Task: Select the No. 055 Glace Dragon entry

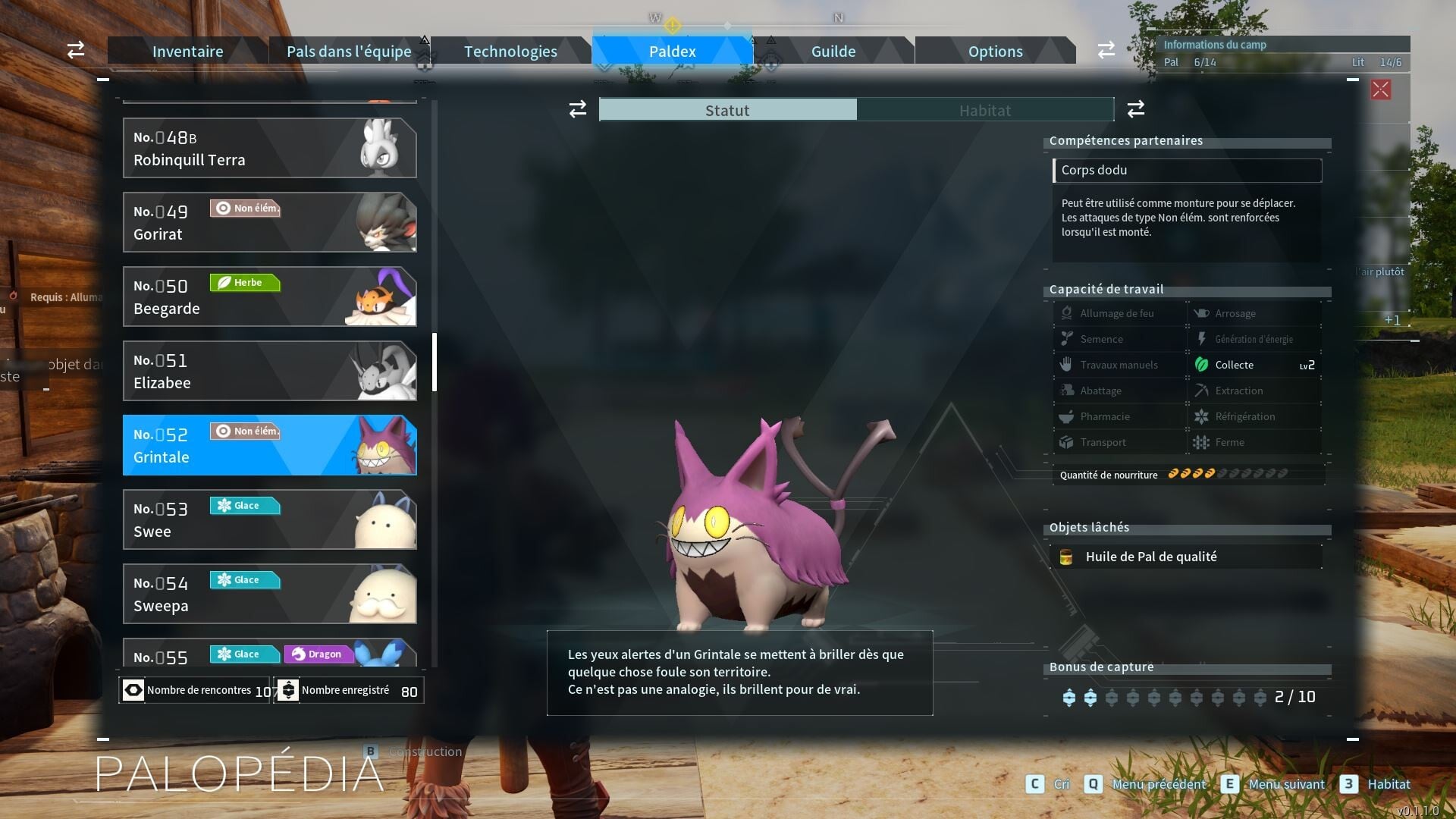Action: 269,654
